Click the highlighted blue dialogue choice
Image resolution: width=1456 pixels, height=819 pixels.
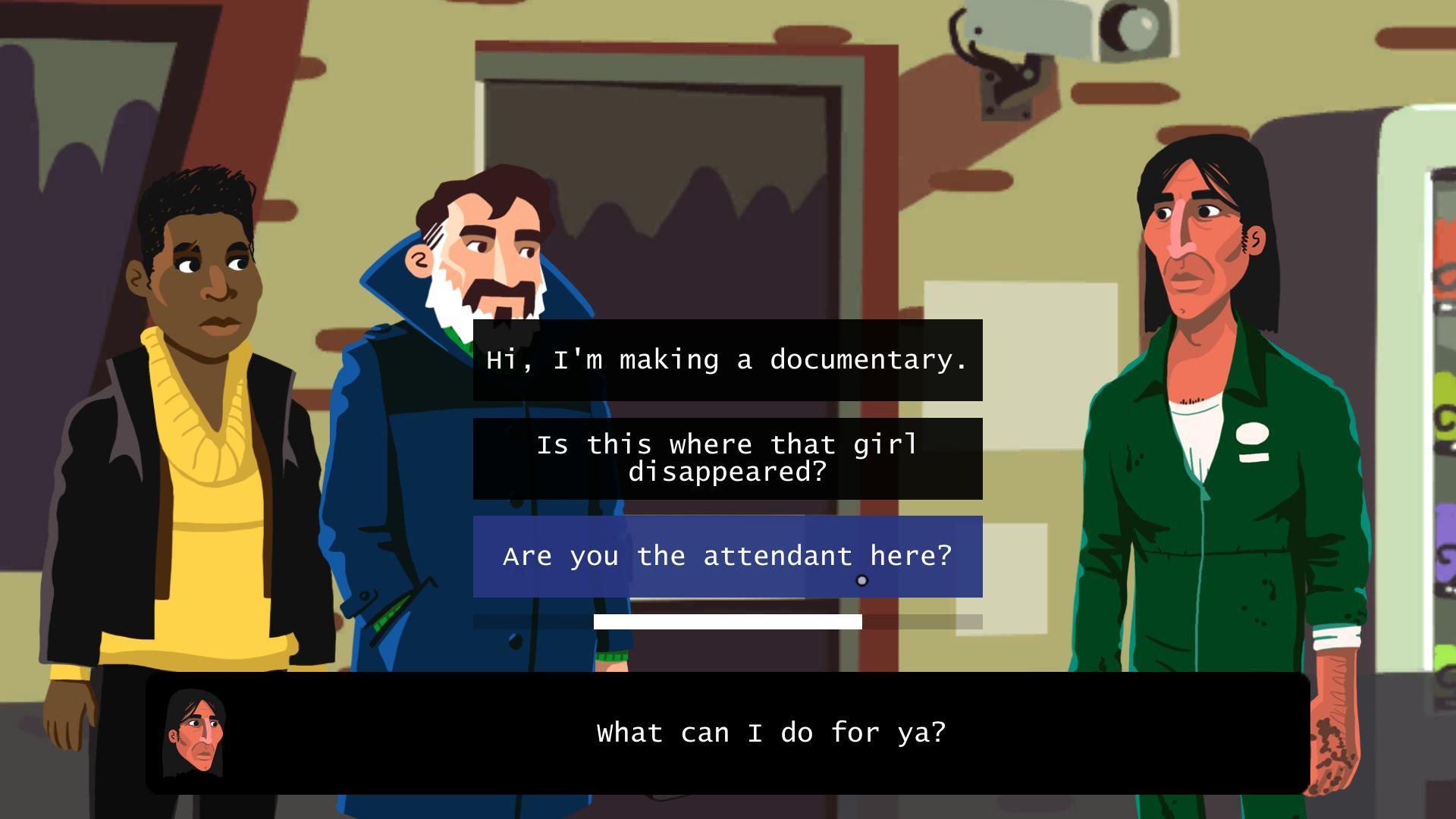(x=726, y=556)
